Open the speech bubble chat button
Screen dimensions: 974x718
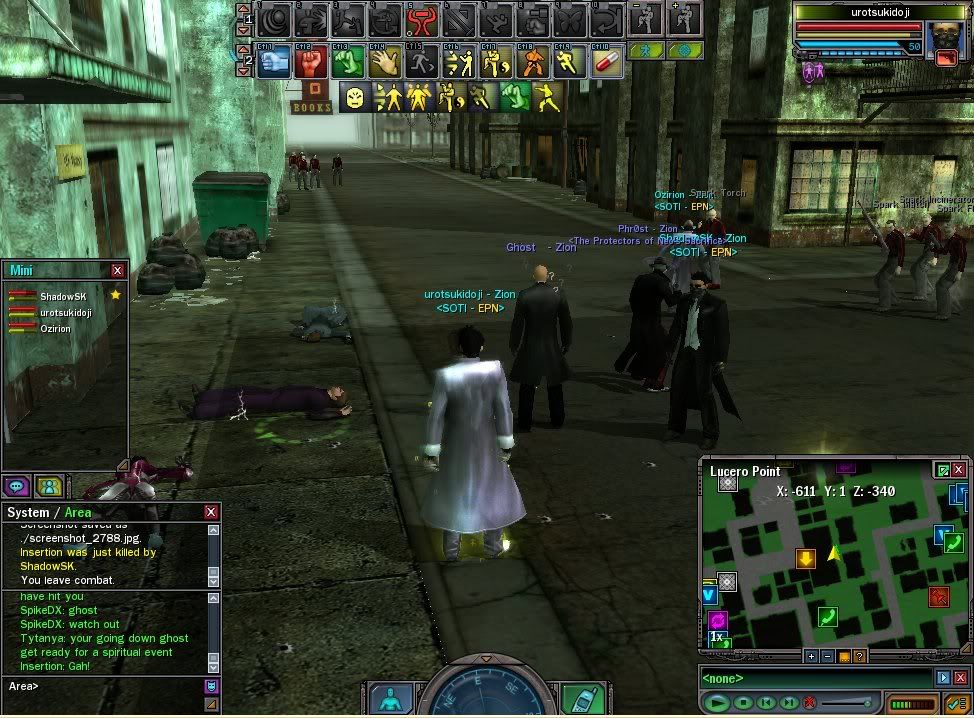(x=16, y=487)
